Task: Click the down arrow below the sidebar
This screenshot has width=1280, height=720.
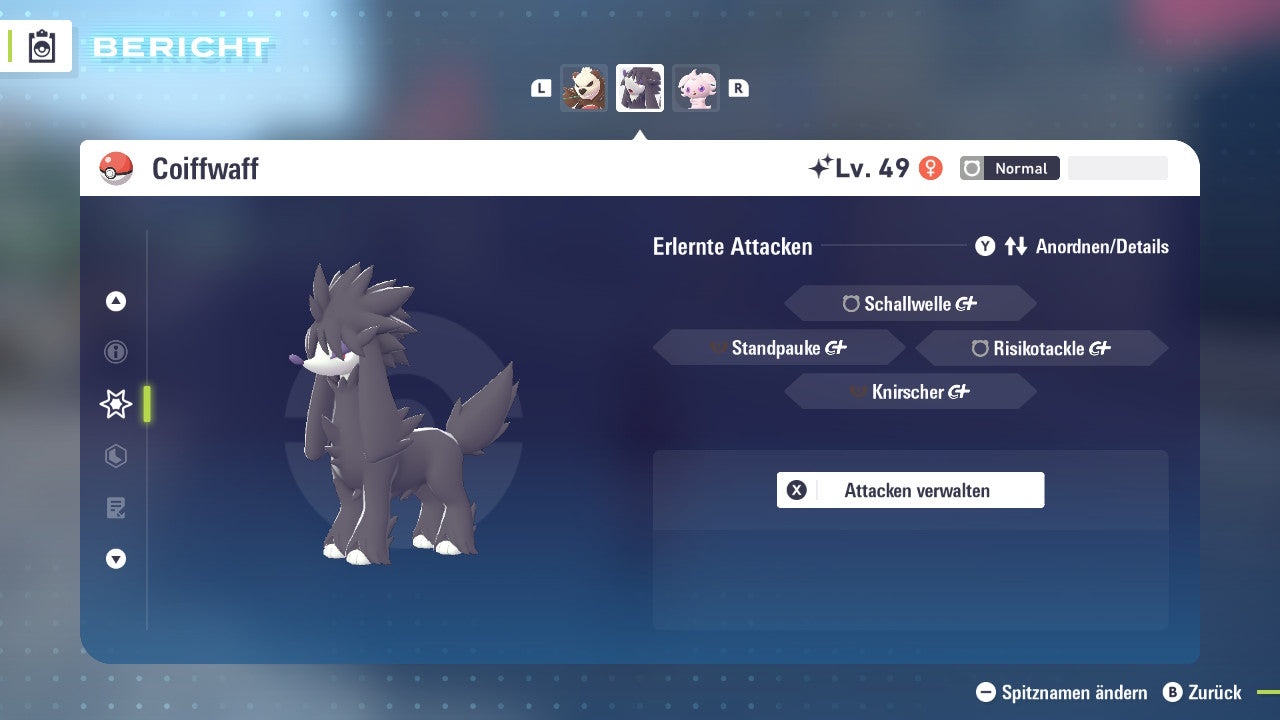Action: 115,559
